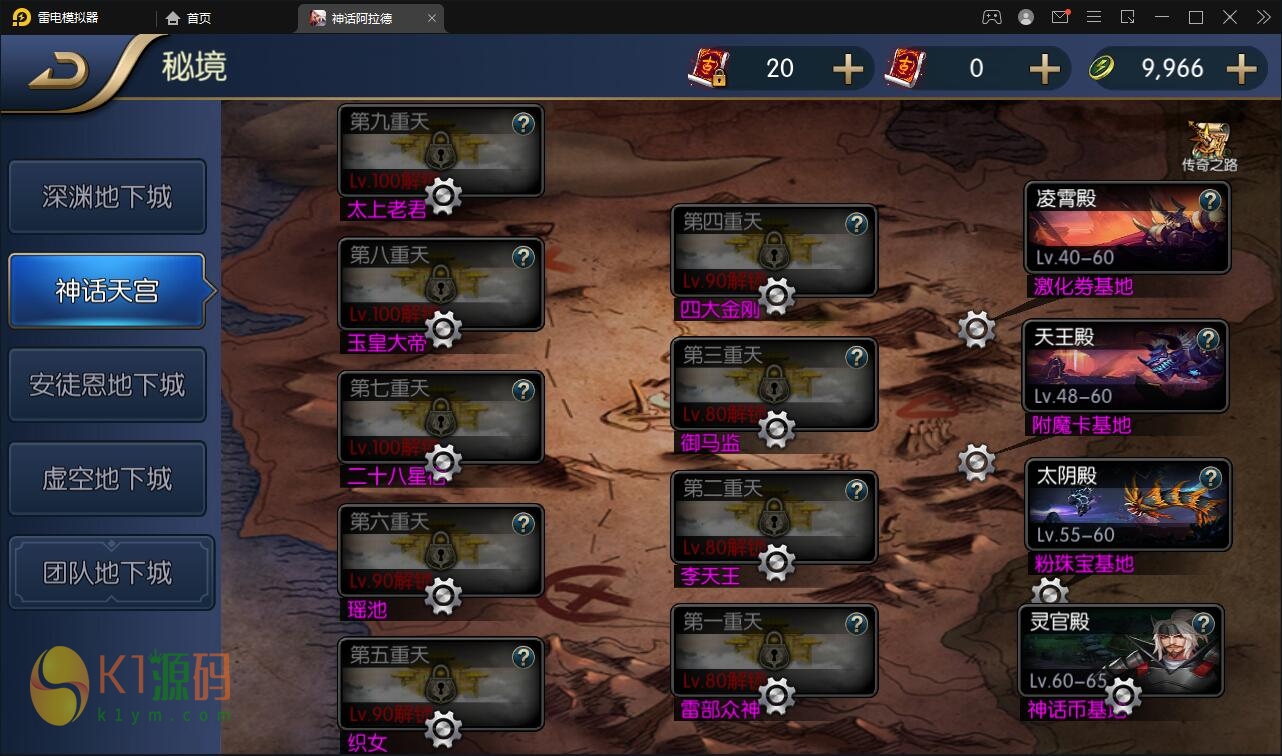Viewport: 1282px width, 756px height.
Task: Choose the 太阴殿 dungeon tile
Action: pos(1126,506)
